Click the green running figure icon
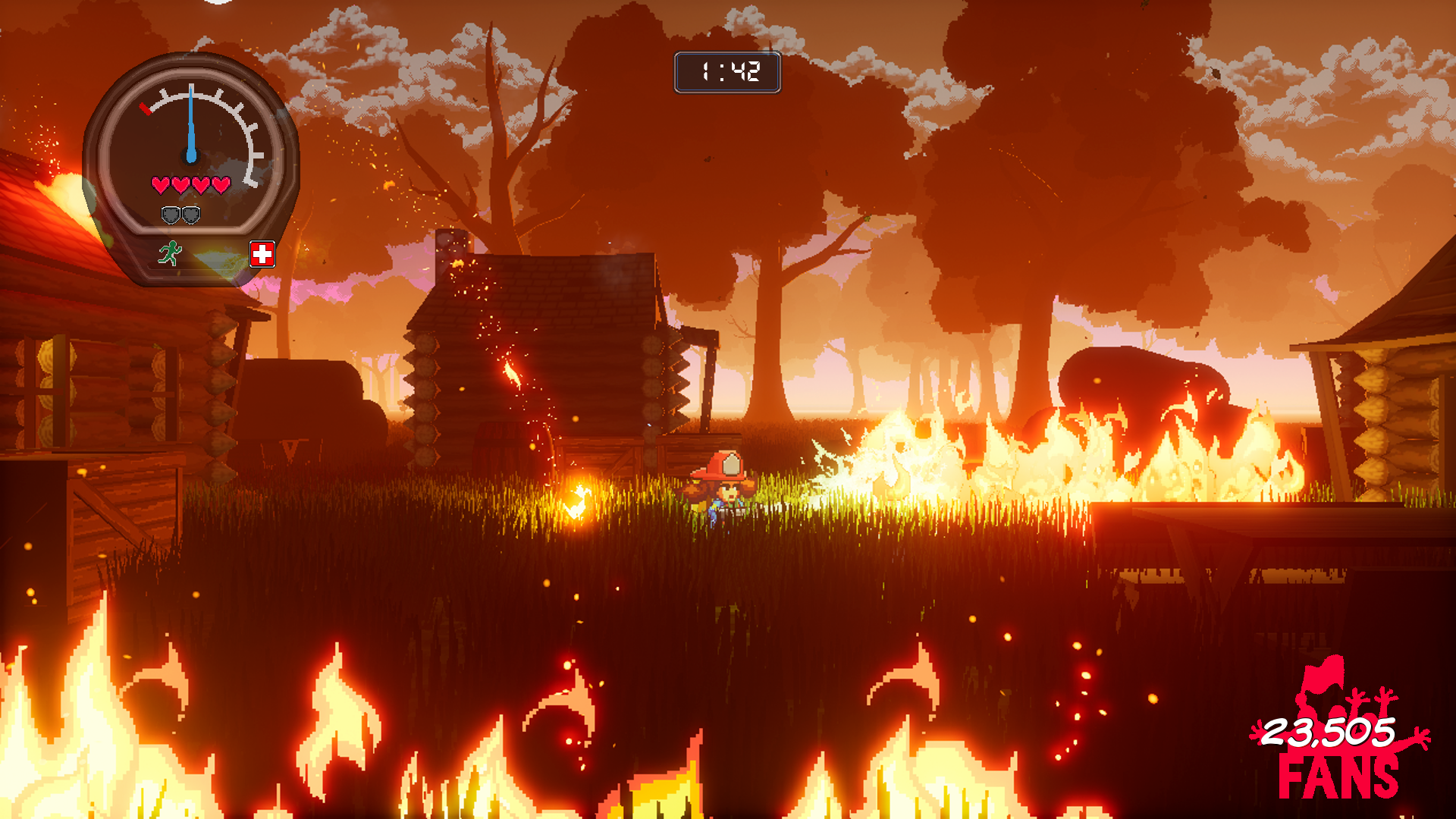 click(170, 253)
